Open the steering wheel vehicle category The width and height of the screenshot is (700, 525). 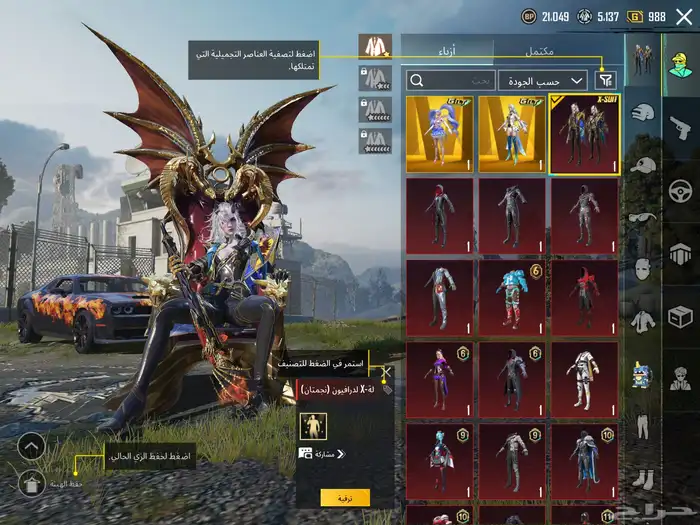pos(681,188)
